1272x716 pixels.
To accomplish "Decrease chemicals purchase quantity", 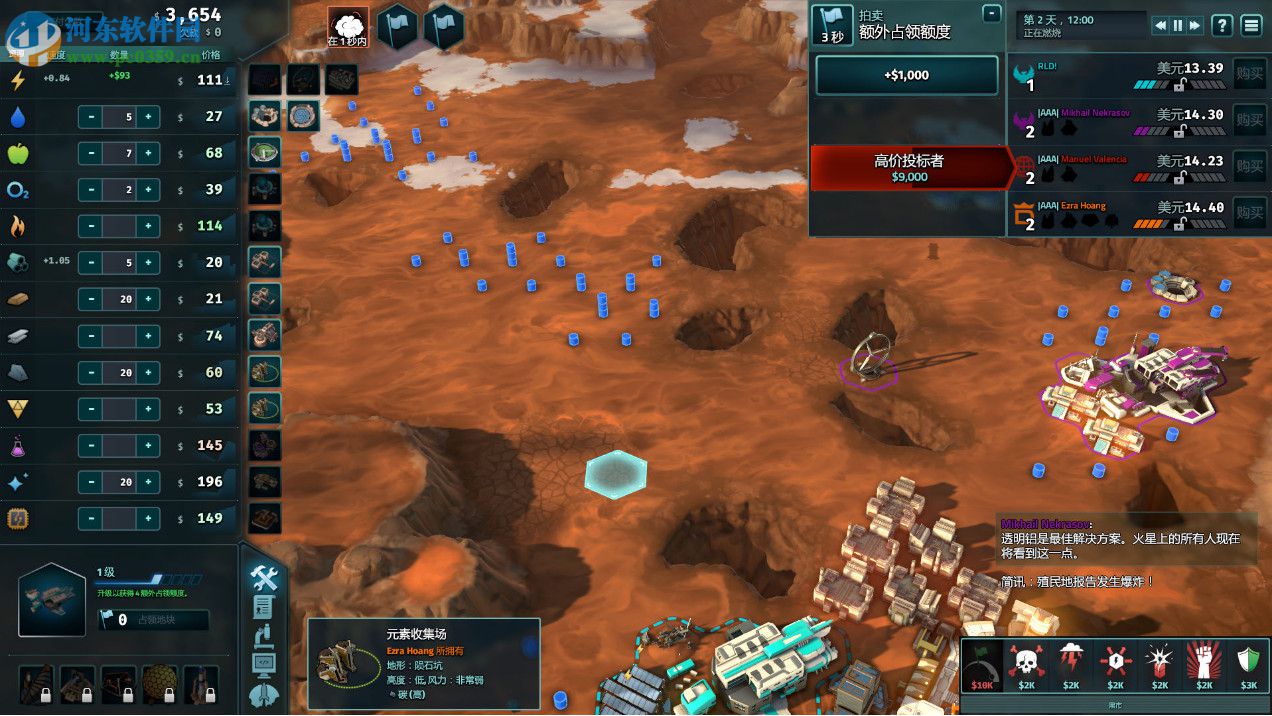I will [91, 445].
